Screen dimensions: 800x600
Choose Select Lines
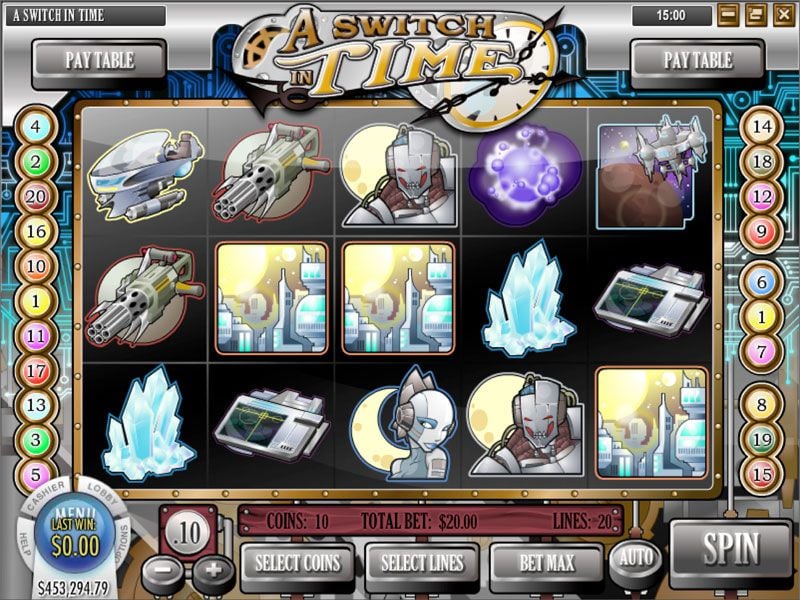421,562
